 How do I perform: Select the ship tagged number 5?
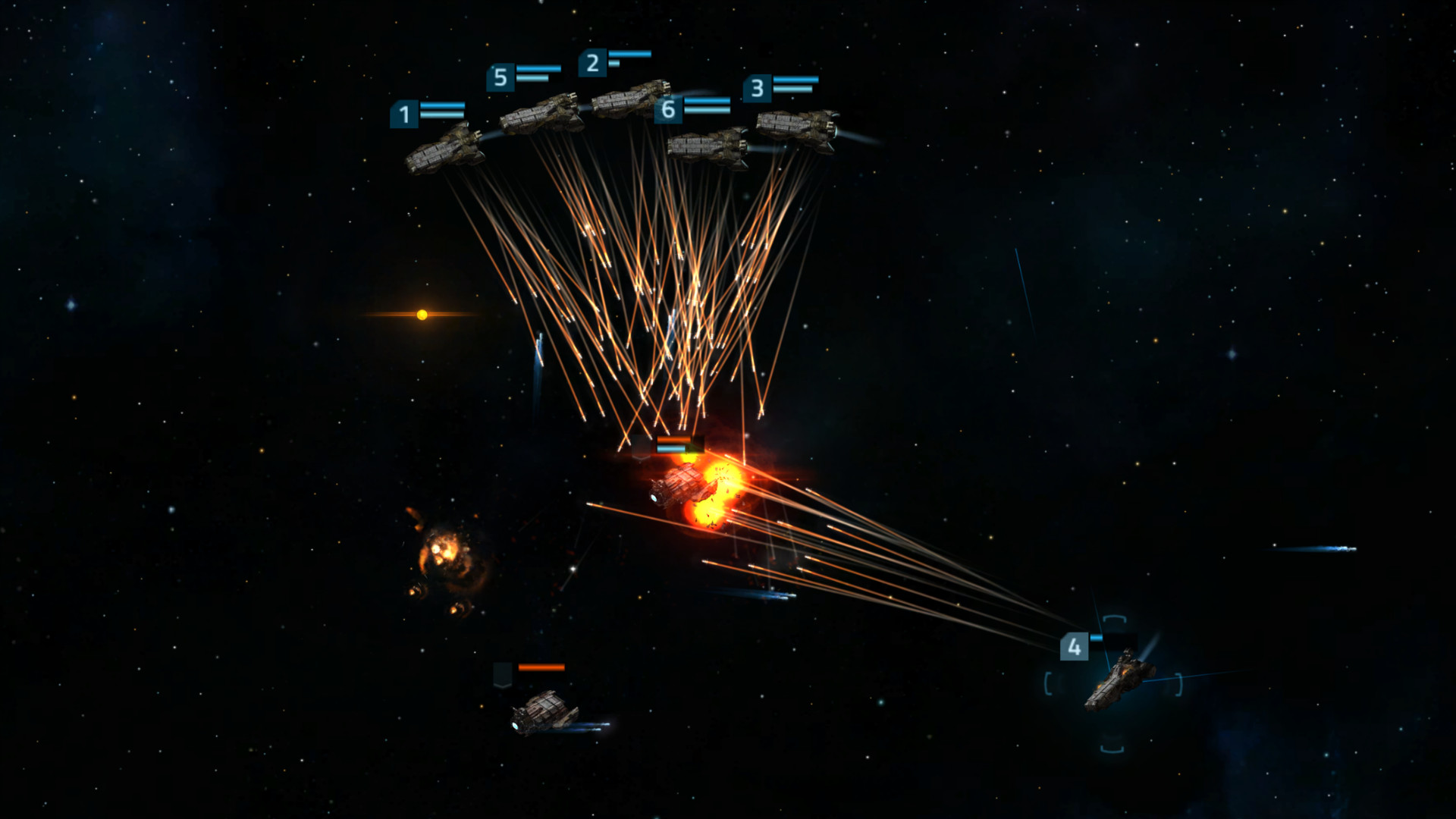[x=540, y=115]
